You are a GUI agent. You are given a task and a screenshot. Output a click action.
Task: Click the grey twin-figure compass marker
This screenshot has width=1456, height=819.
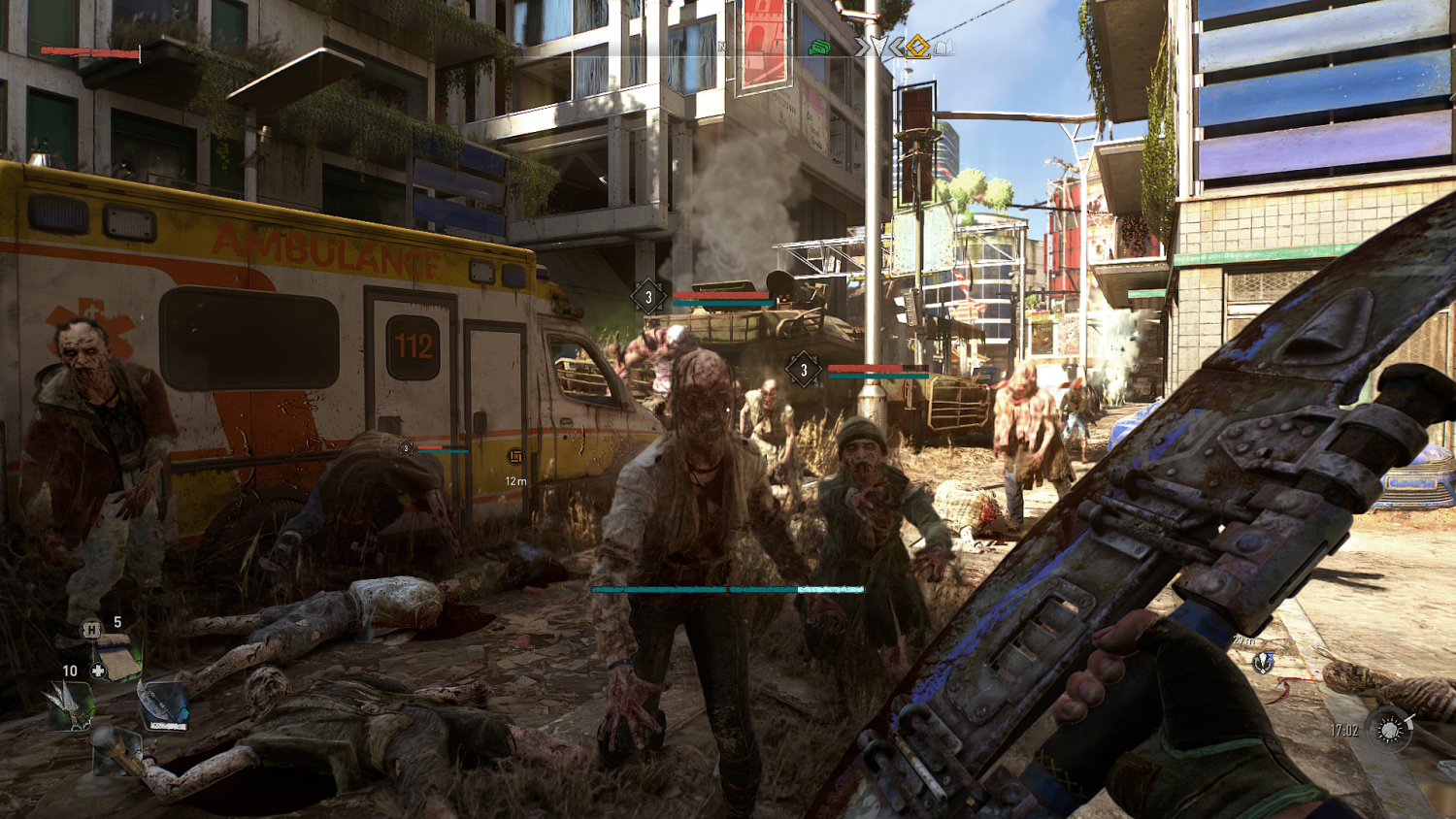943,47
